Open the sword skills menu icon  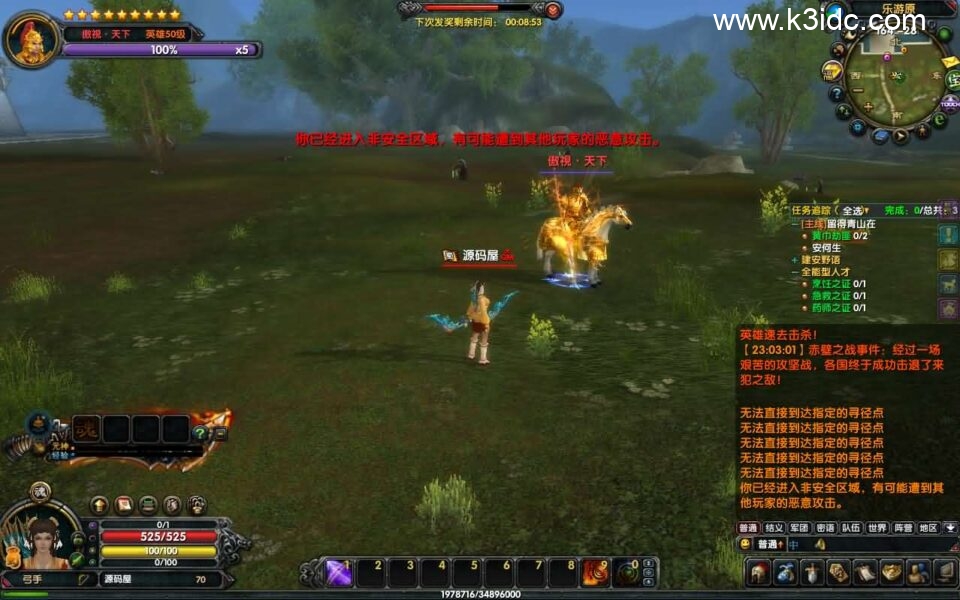(812, 573)
